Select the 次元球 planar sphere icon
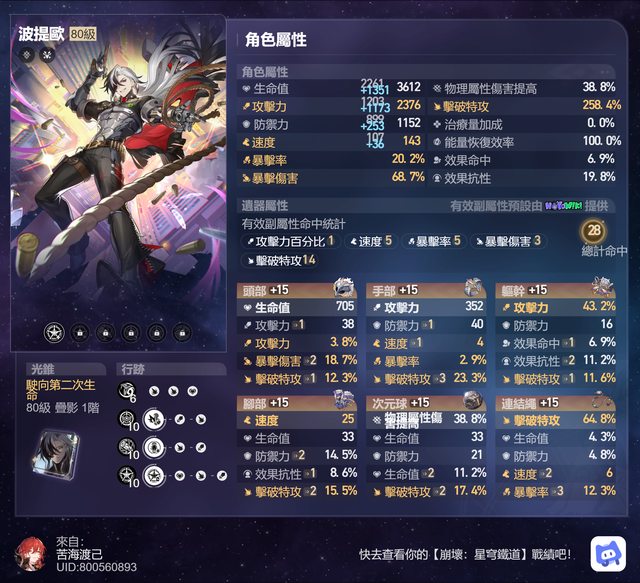This screenshot has height=583, width=640. click(473, 401)
